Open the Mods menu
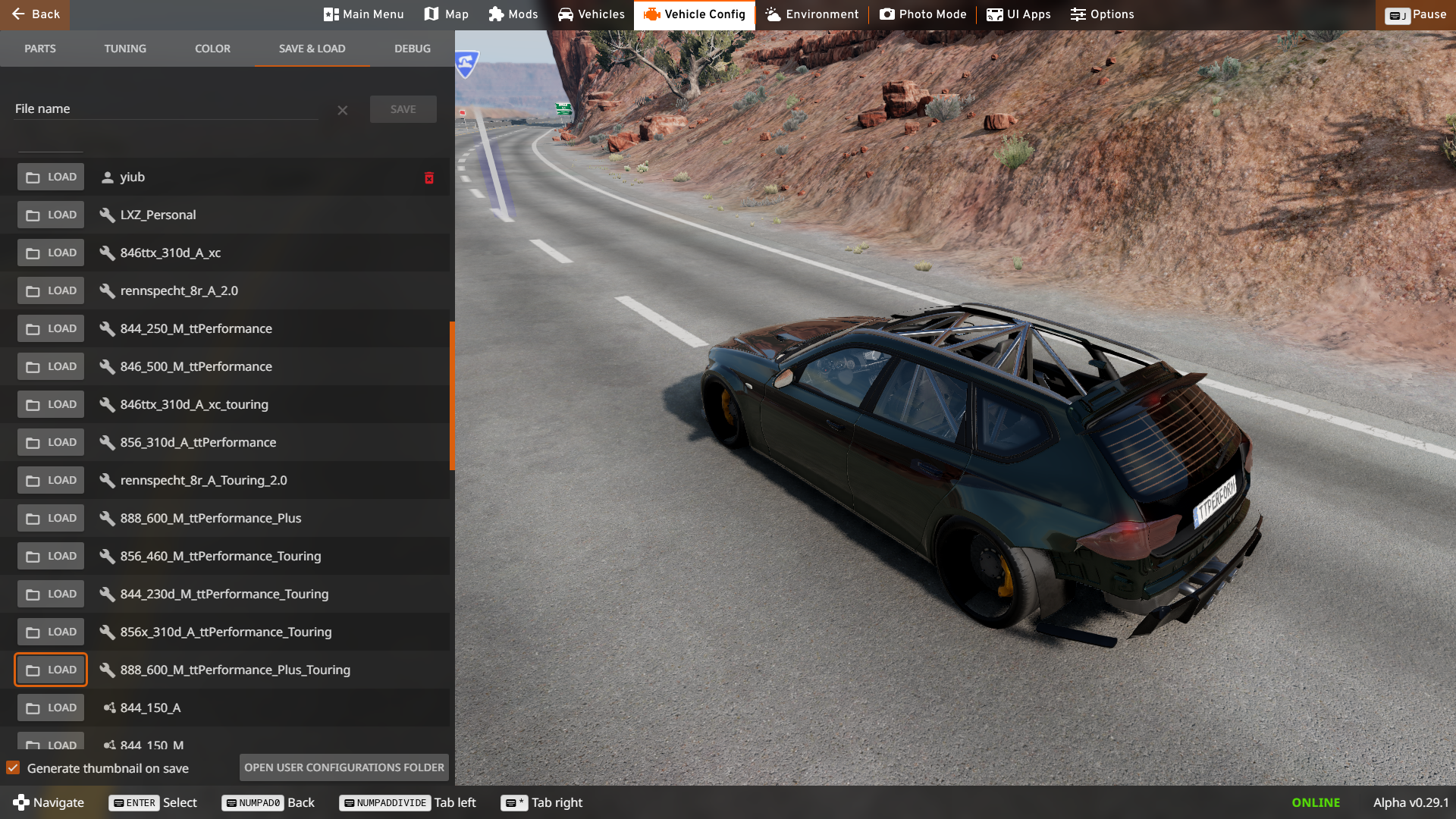Image resolution: width=1456 pixels, height=819 pixels. pyautogui.click(x=513, y=14)
